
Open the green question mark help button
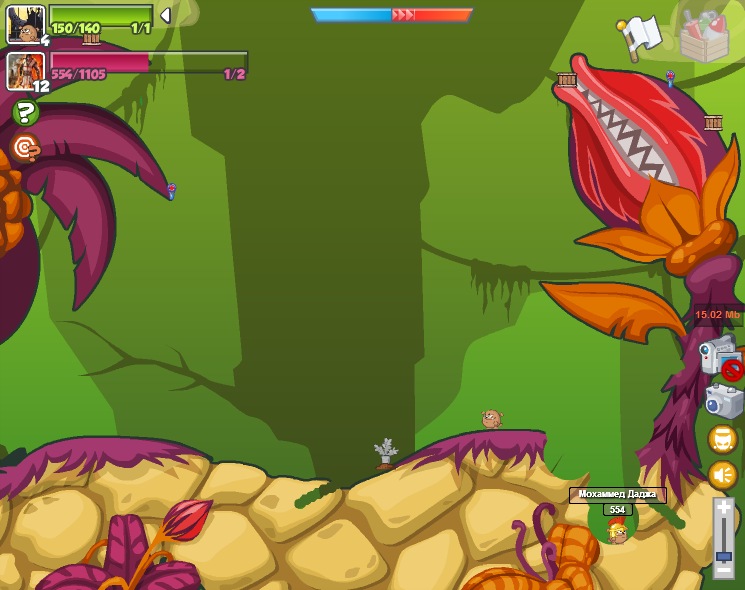[26, 113]
